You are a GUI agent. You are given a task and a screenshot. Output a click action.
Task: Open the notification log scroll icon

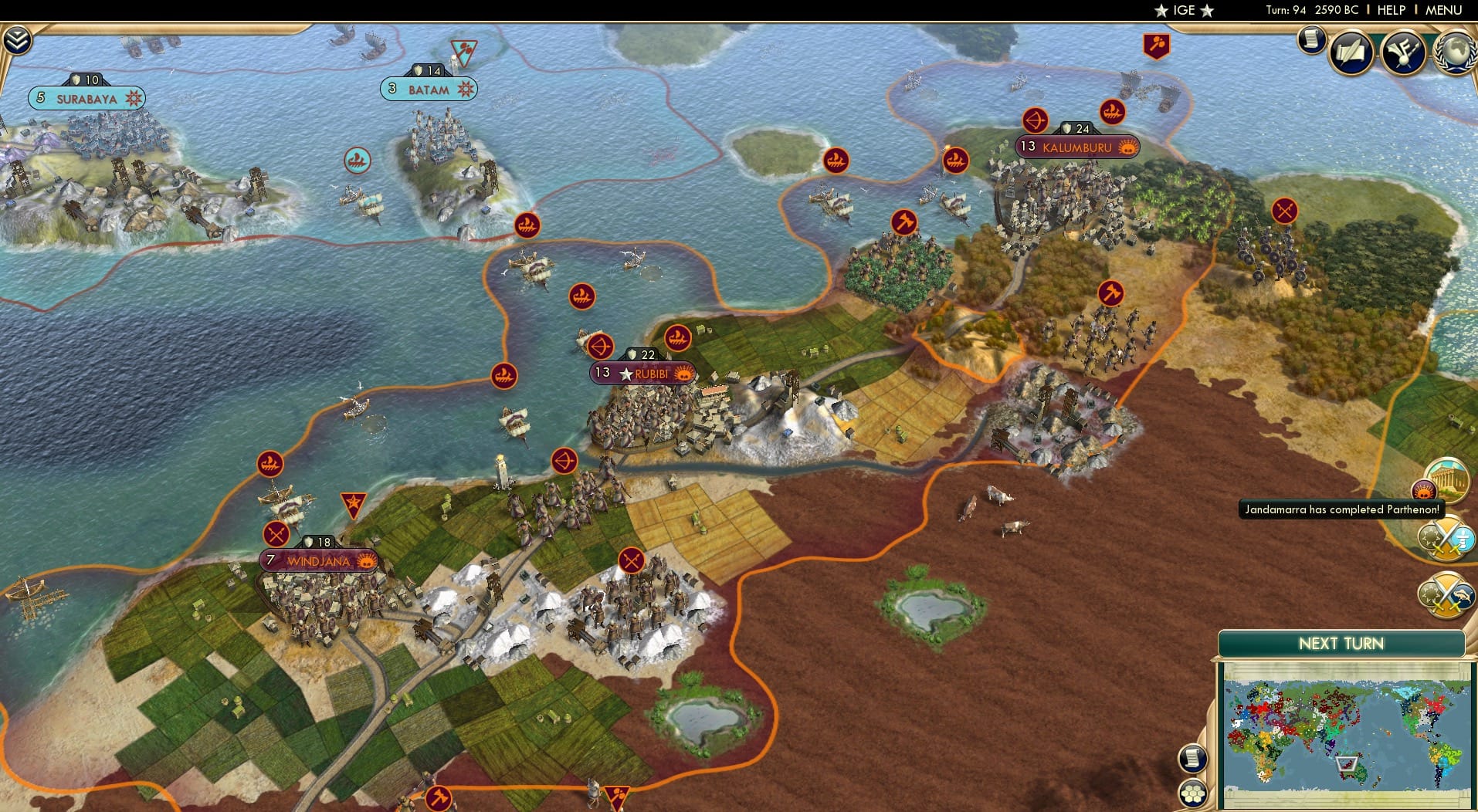tap(1310, 39)
